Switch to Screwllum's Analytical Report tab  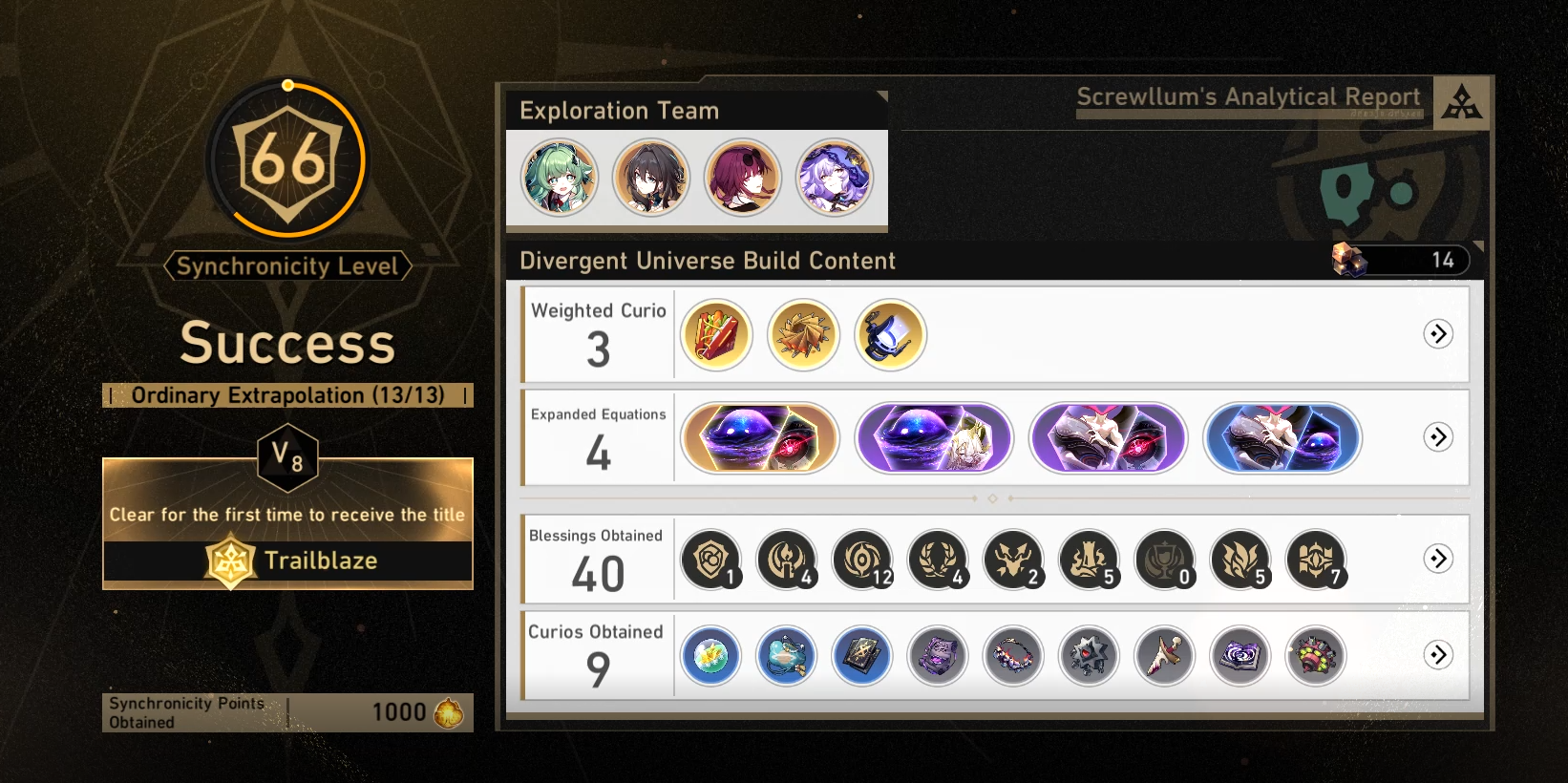[x=1248, y=96]
